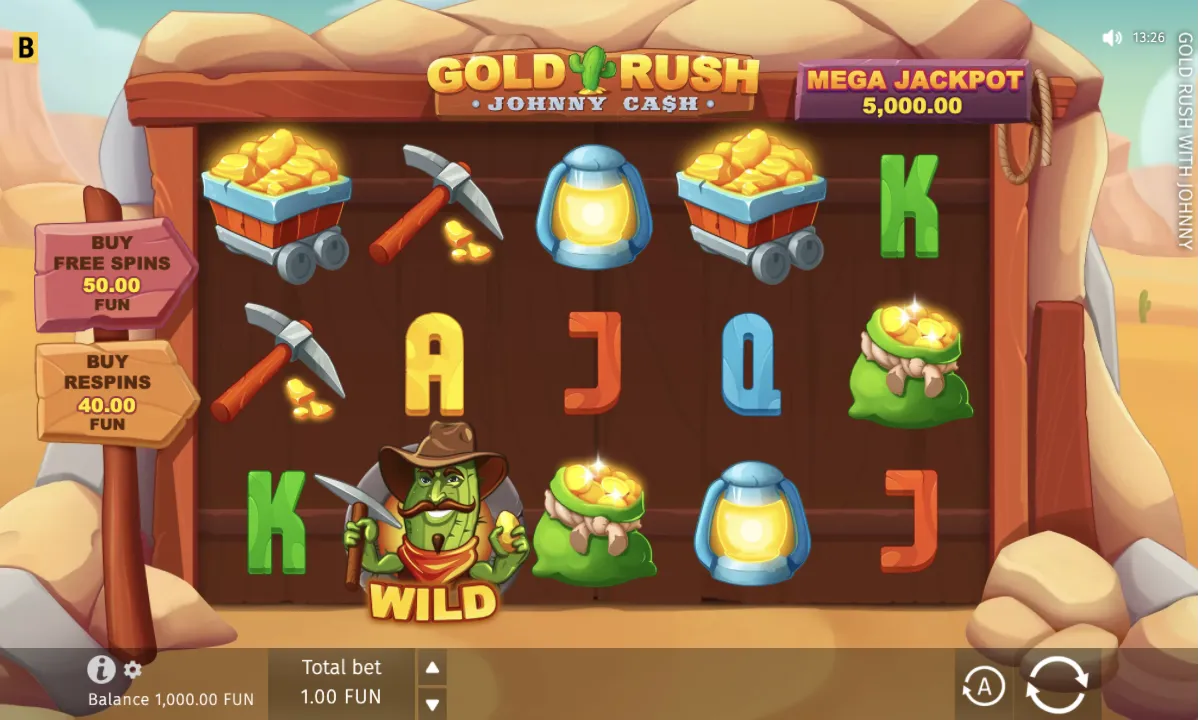Enable autoplay with the A button
Image resolution: width=1200 pixels, height=720 pixels.
983,687
